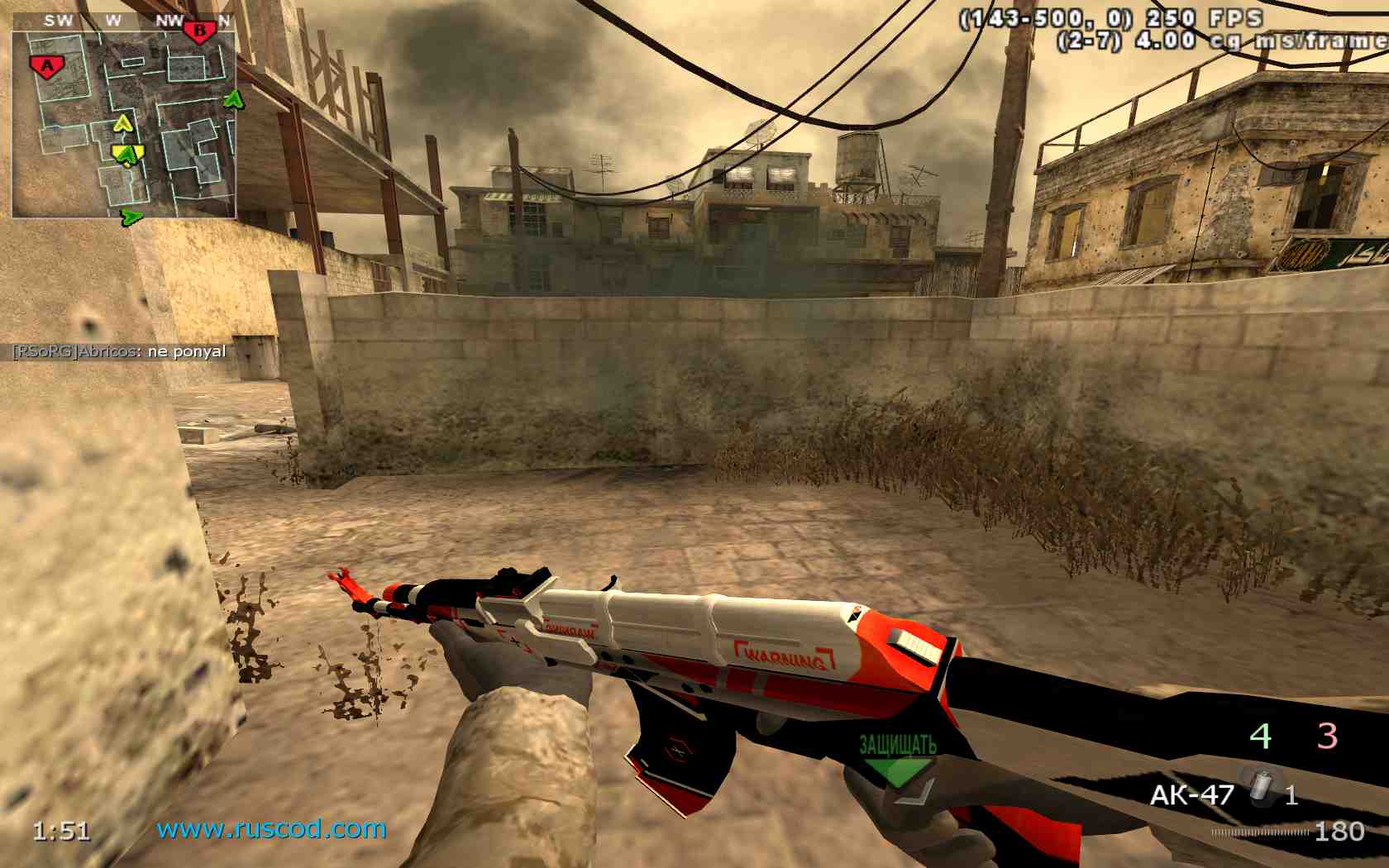Click the grenade icon next to AK-47 label

pyautogui.click(x=1261, y=785)
